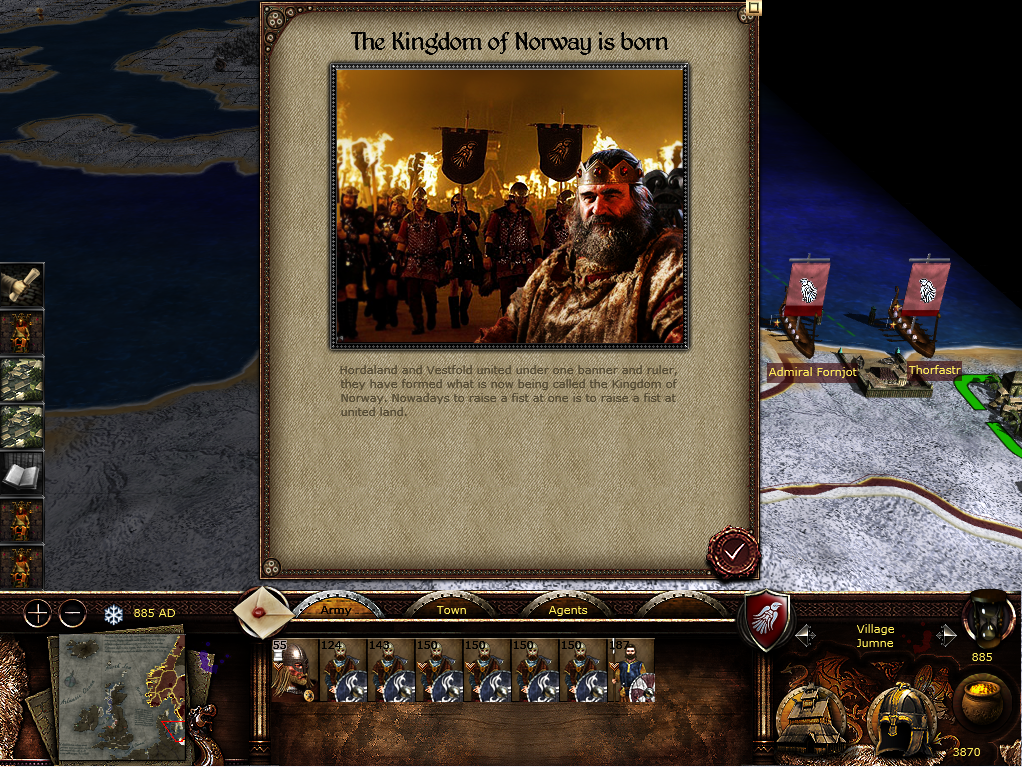This screenshot has height=767, width=1022.
Task: Zoom out the minimap with the minus button
Action: [72, 612]
